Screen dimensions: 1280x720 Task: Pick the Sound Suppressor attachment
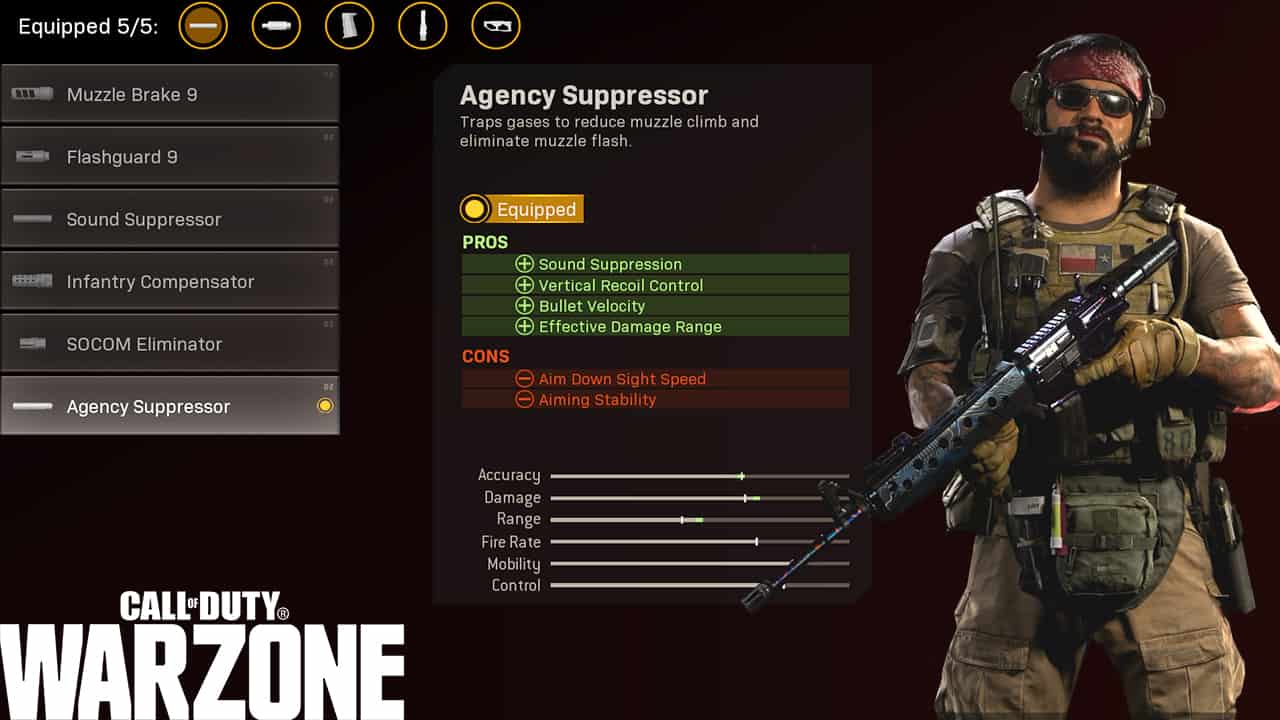tap(170, 219)
